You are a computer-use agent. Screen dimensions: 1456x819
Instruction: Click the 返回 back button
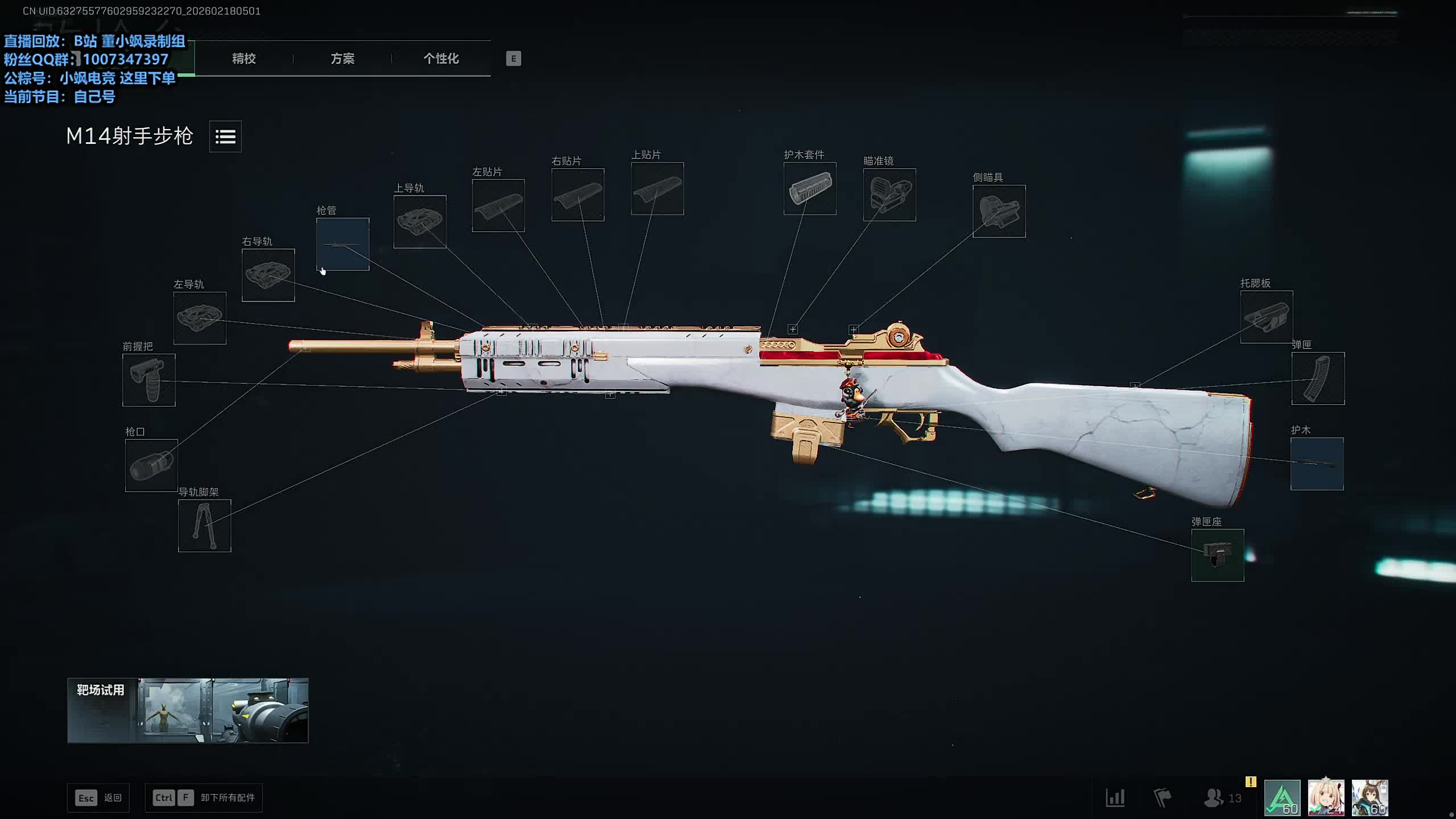point(98,798)
